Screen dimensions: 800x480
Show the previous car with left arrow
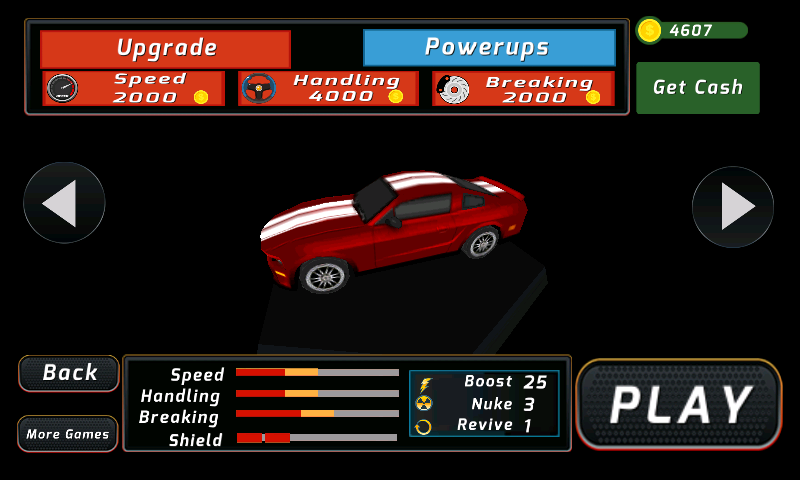pyautogui.click(x=64, y=205)
